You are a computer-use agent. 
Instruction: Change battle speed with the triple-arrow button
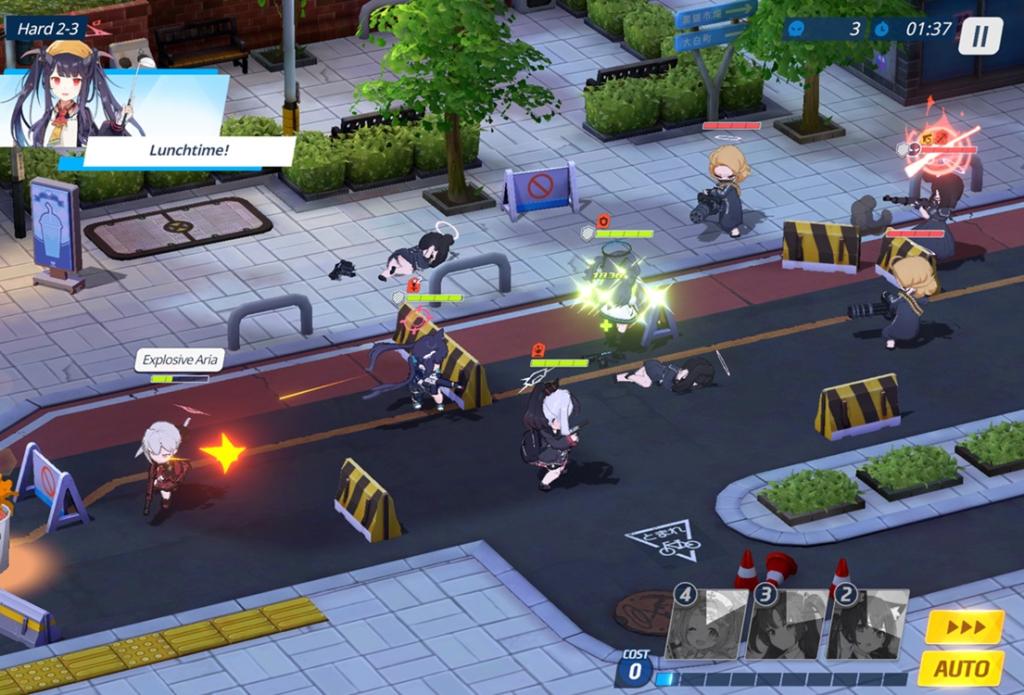point(963,627)
